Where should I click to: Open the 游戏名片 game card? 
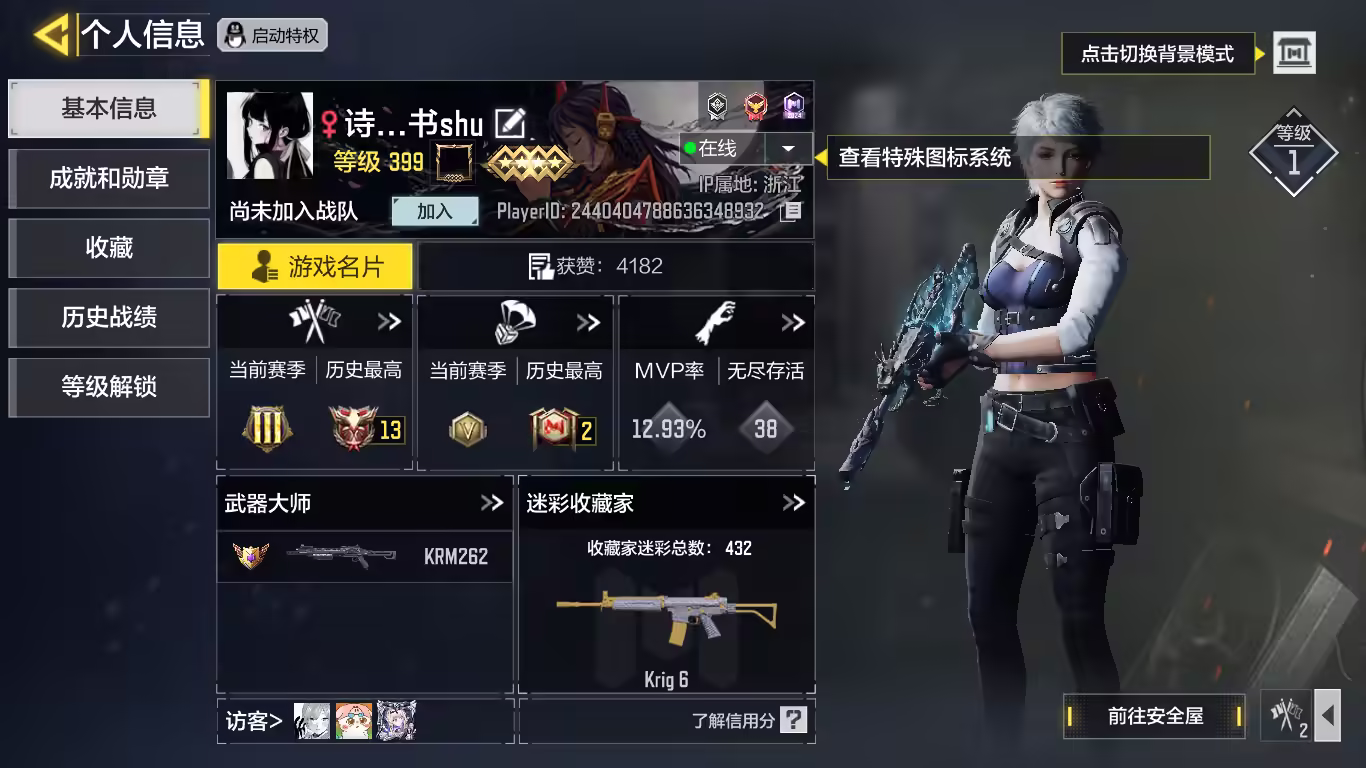315,267
